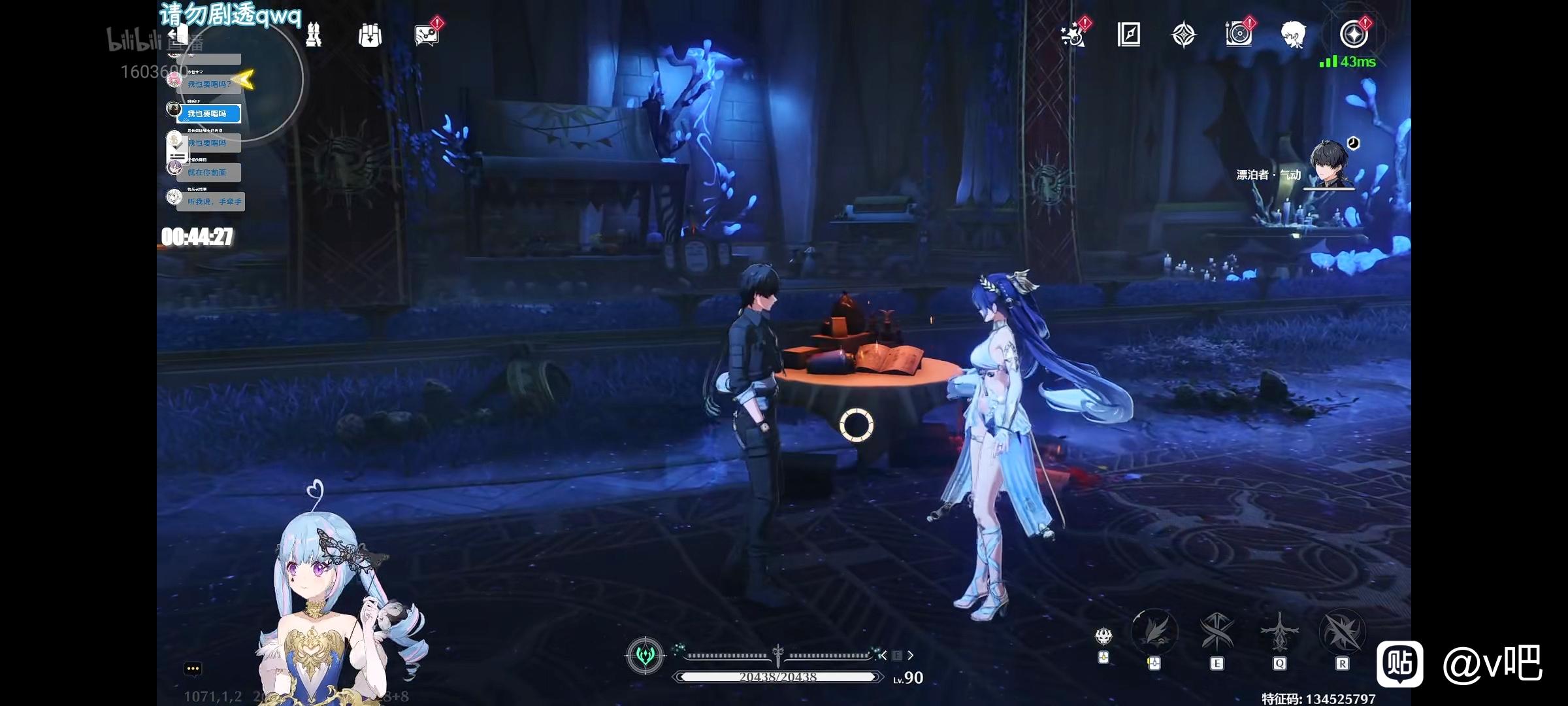This screenshot has height=706, width=1568.
Task: Open the events icon with stars
Action: pyautogui.click(x=1073, y=35)
